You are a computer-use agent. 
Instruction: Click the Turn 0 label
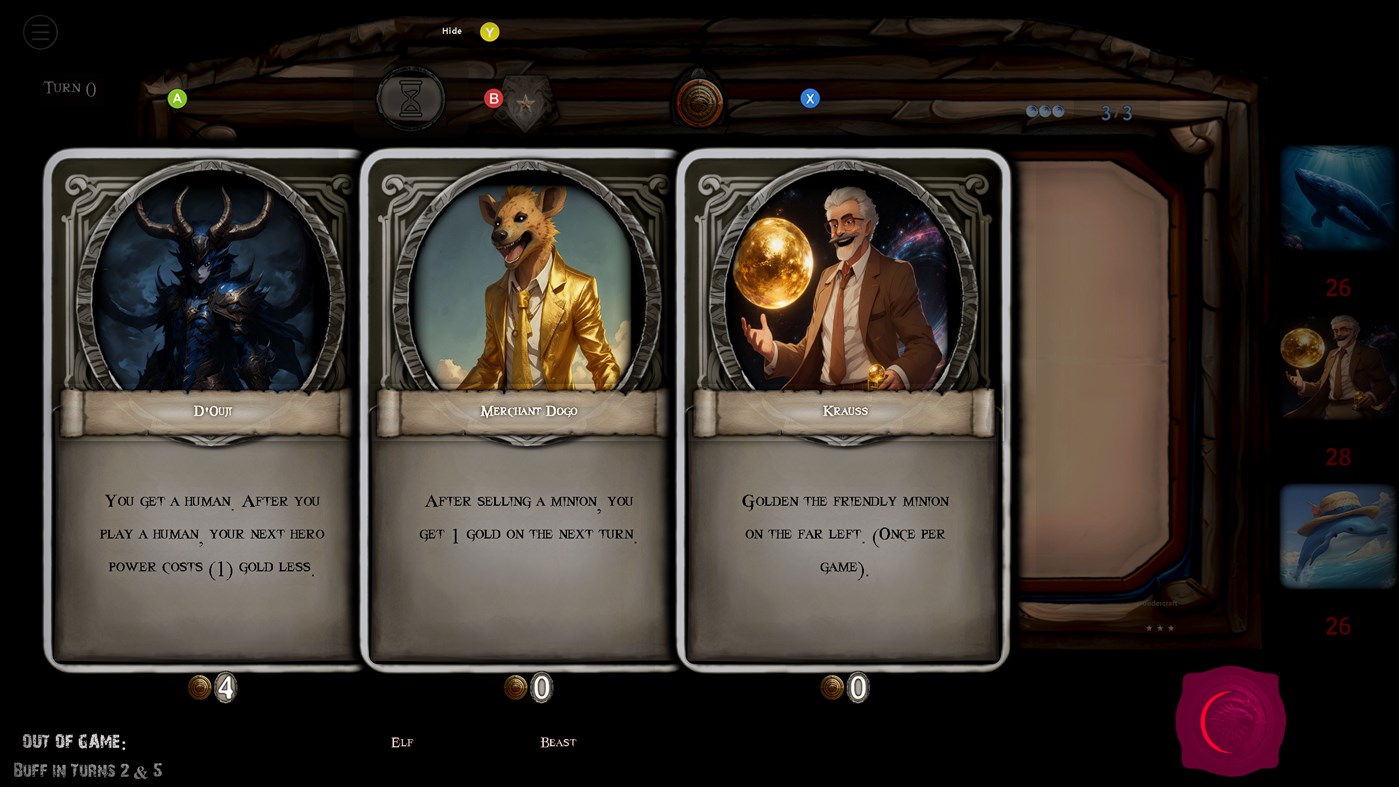(x=68, y=87)
